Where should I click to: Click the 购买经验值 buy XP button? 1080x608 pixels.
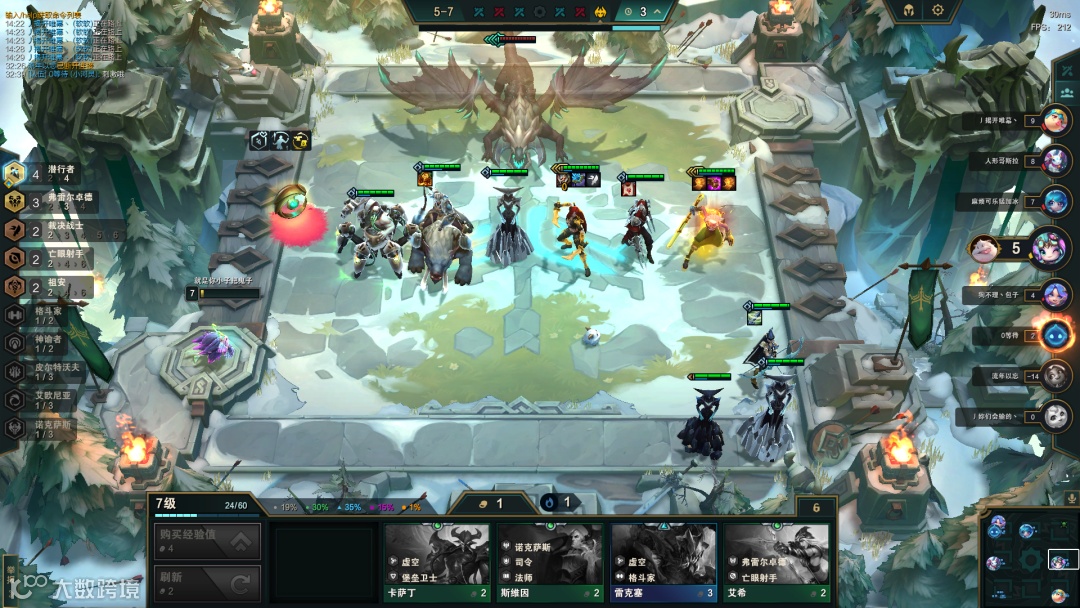(206, 542)
